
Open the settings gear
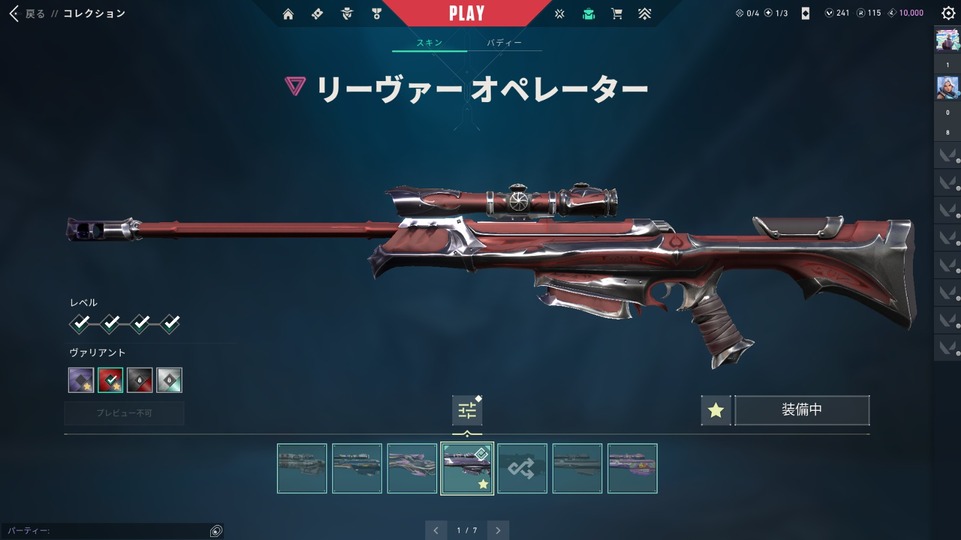click(948, 14)
